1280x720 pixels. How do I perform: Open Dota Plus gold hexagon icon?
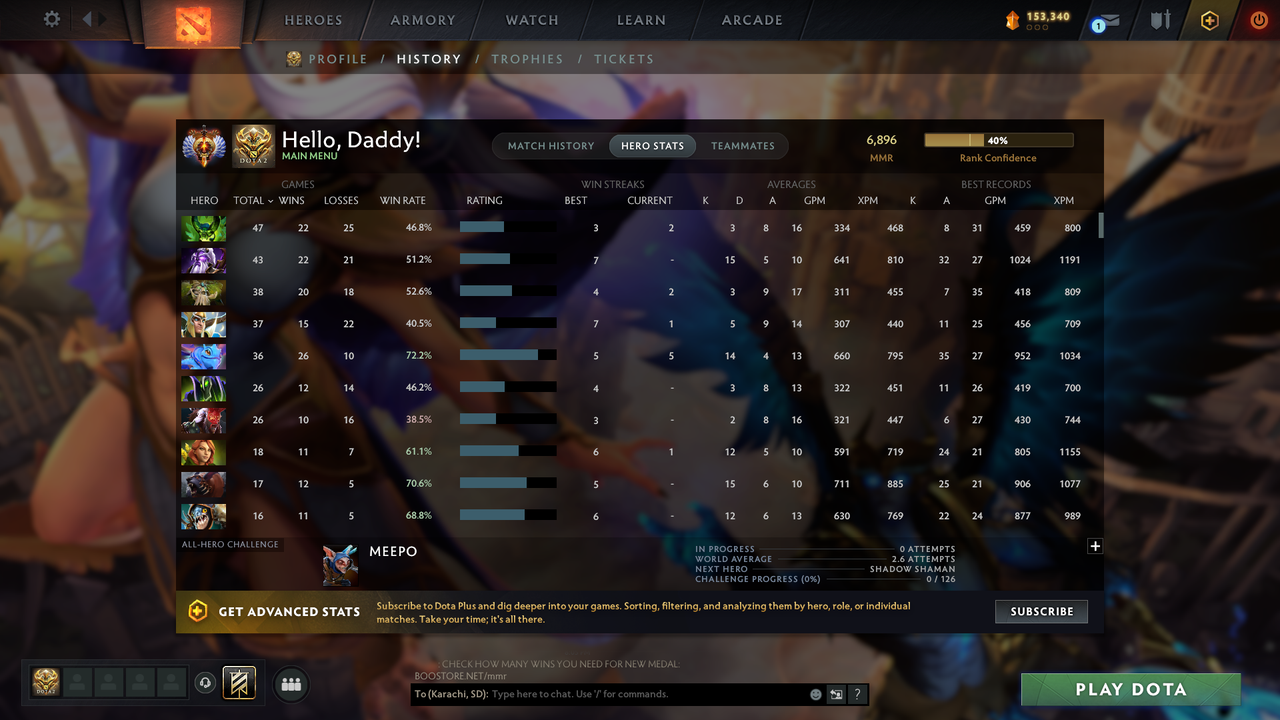(x=1209, y=19)
